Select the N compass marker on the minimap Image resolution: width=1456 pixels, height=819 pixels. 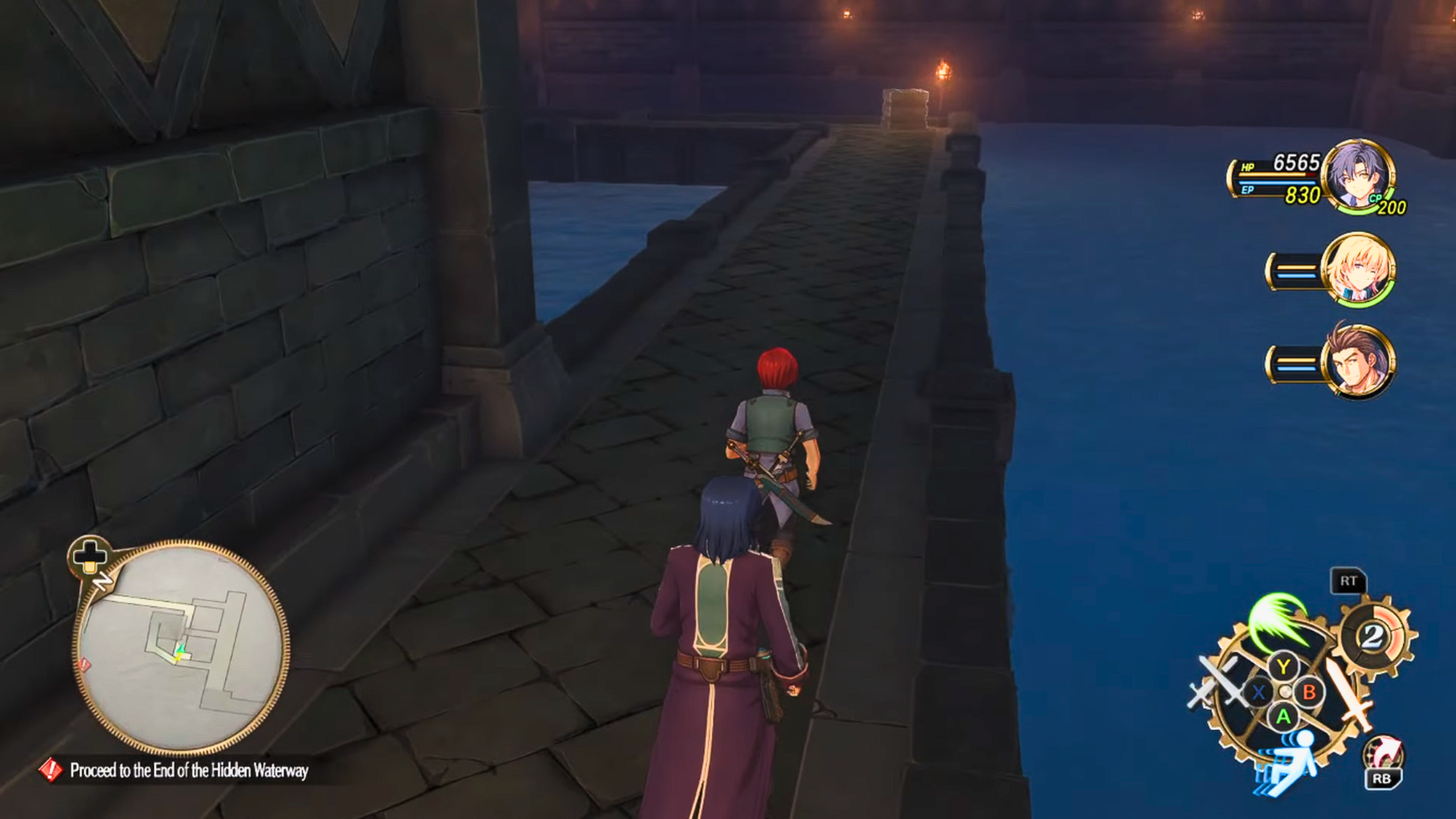[102, 581]
